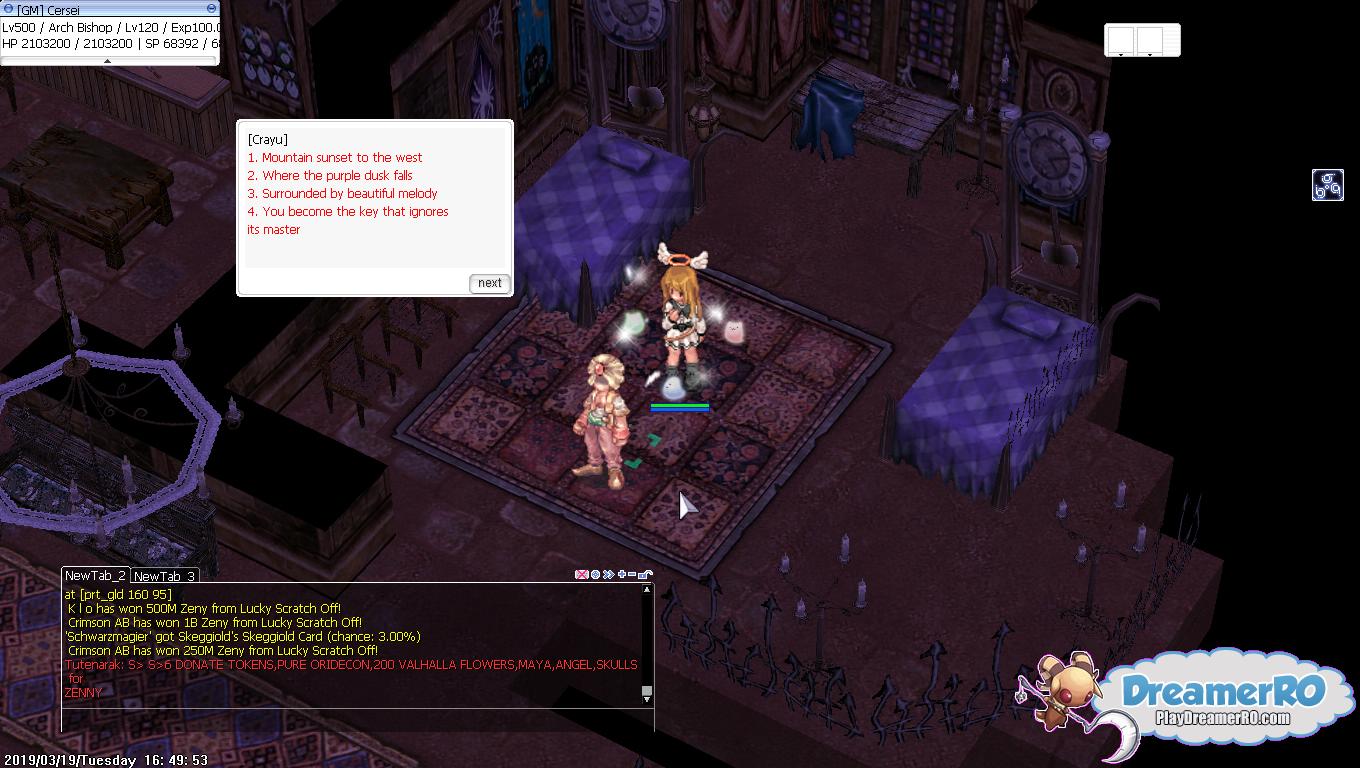The image size is (1360, 768).
Task: Switch to the NewTab_3 chat tab
Action: point(164,576)
